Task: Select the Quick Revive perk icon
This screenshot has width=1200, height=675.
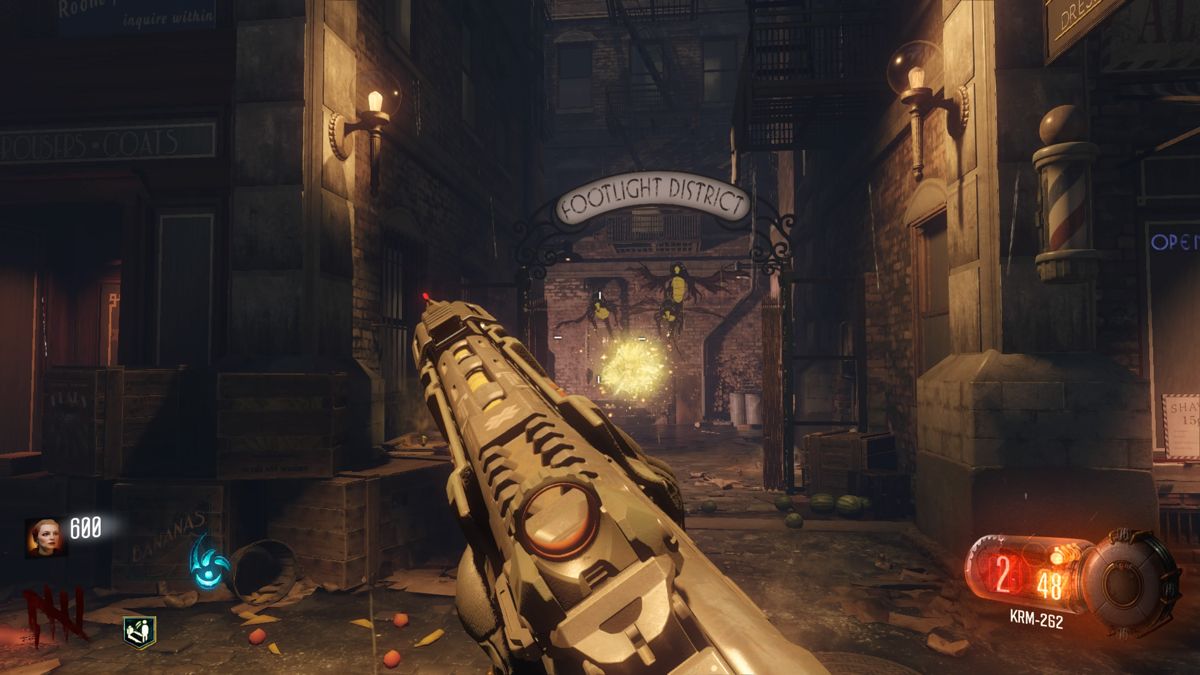Action: click(x=139, y=631)
